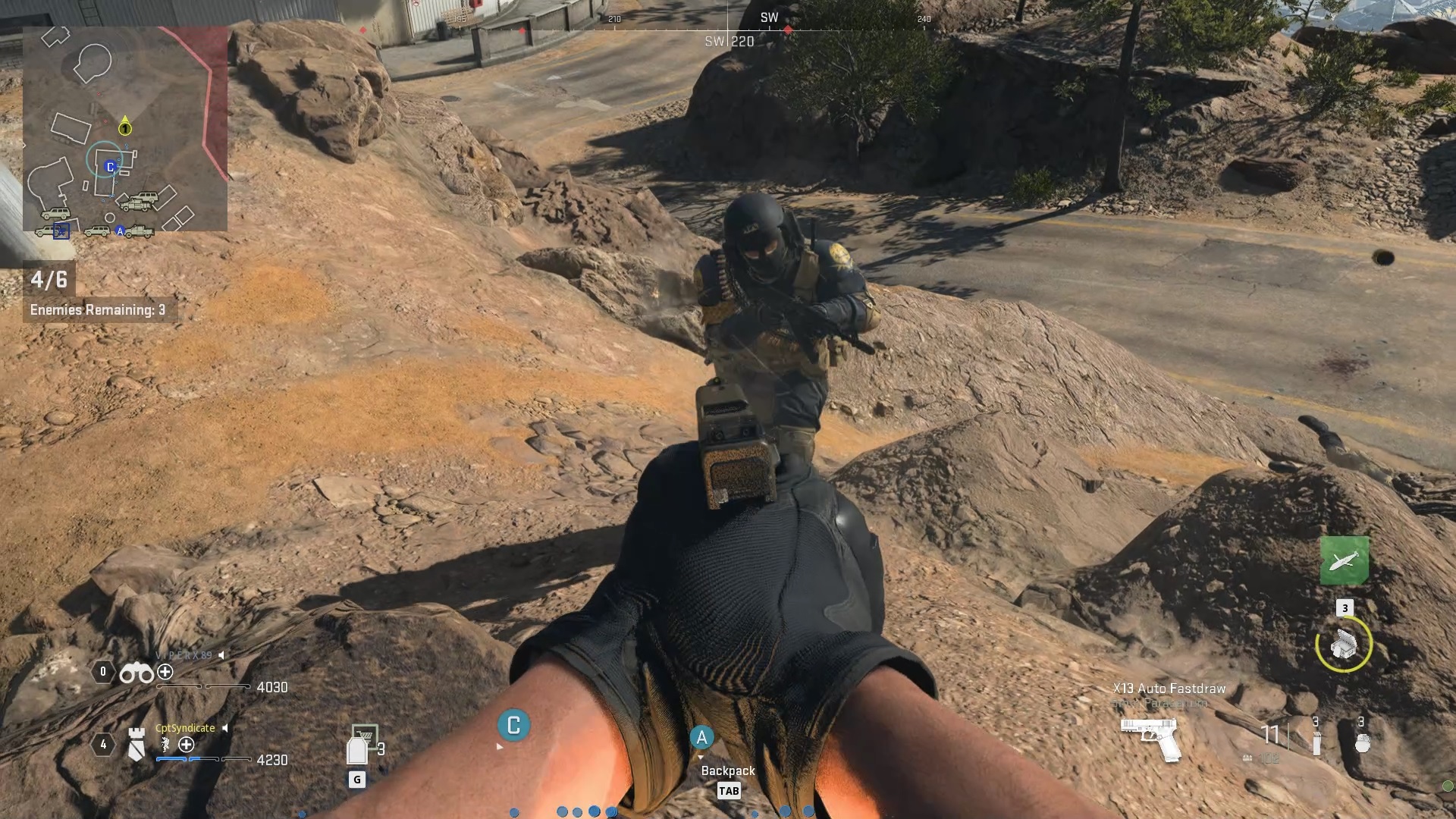Toggle VIPERX89's voice speaker icon
This screenshot has width=1456, height=819.
point(222,654)
